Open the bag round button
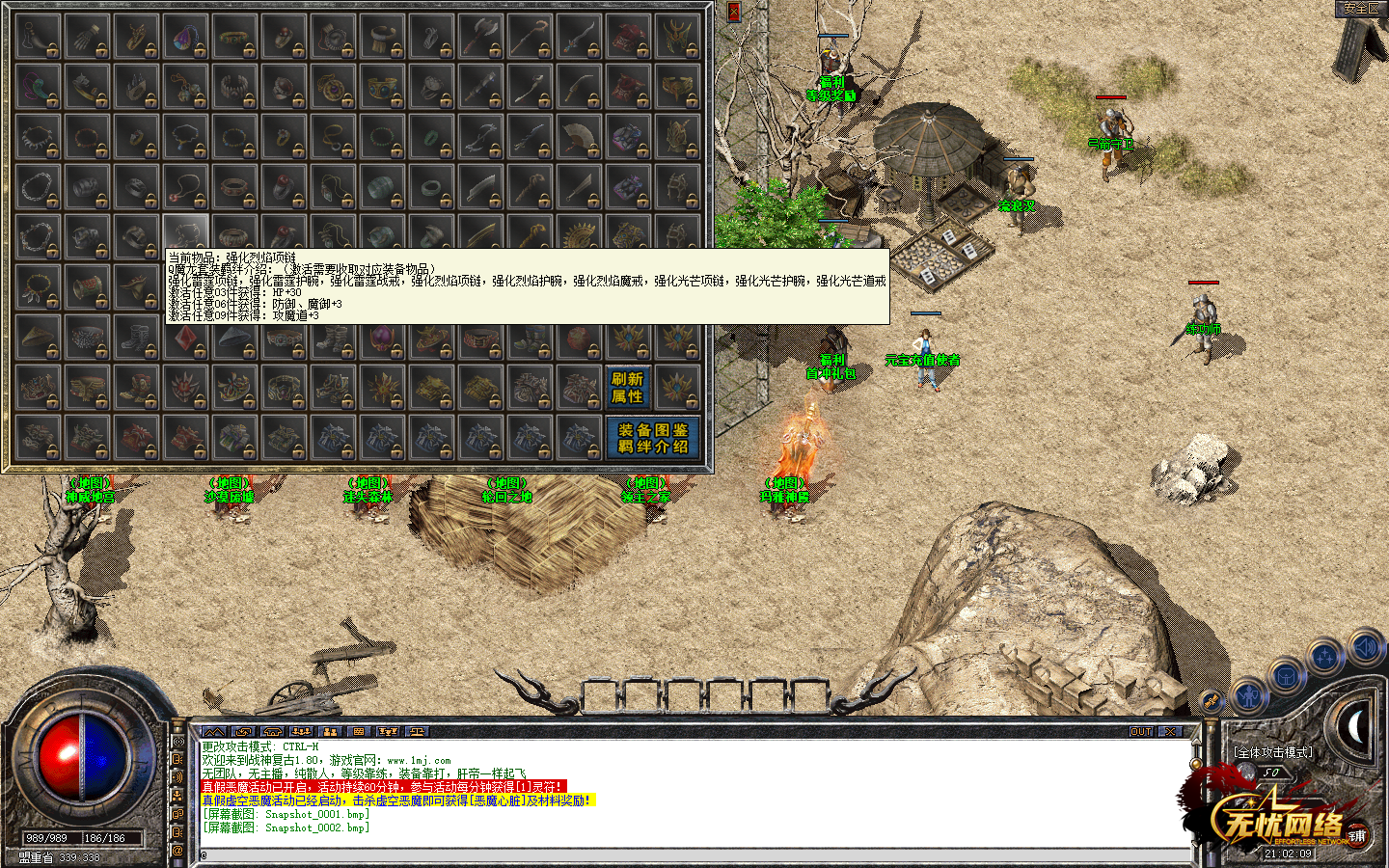Viewport: 1389px width, 868px height. pyautogui.click(x=1287, y=675)
